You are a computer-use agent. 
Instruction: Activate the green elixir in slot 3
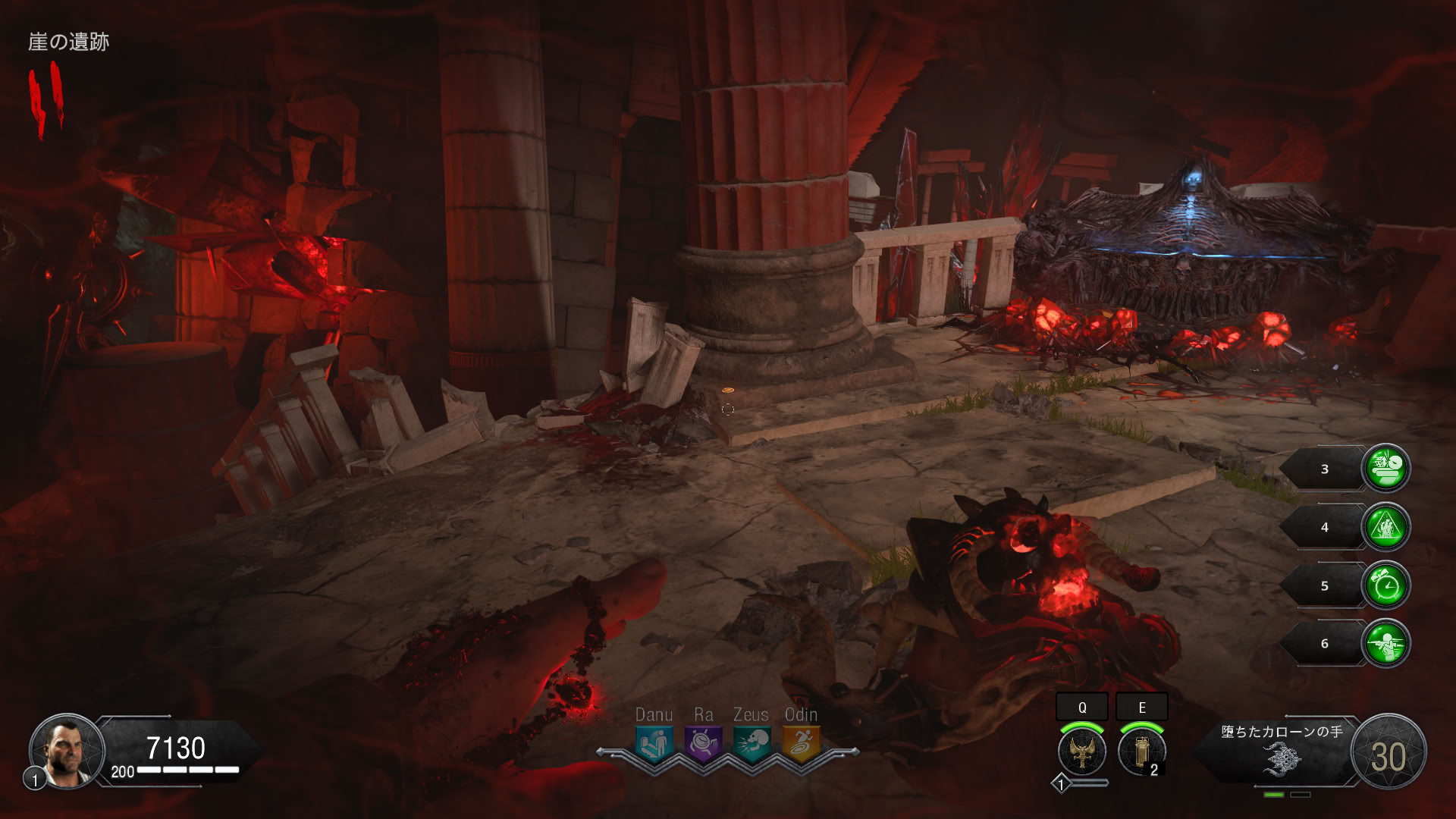[1386, 468]
